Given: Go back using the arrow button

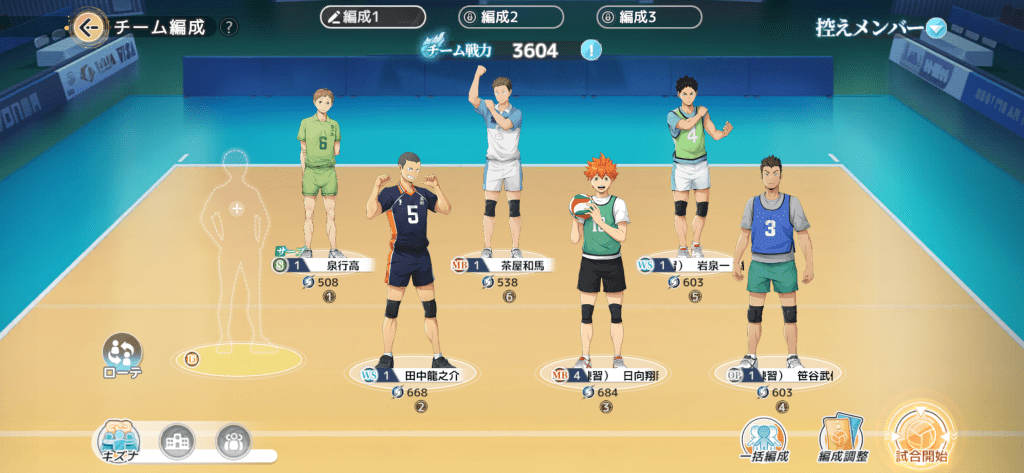Looking at the screenshot, I should [88, 27].
